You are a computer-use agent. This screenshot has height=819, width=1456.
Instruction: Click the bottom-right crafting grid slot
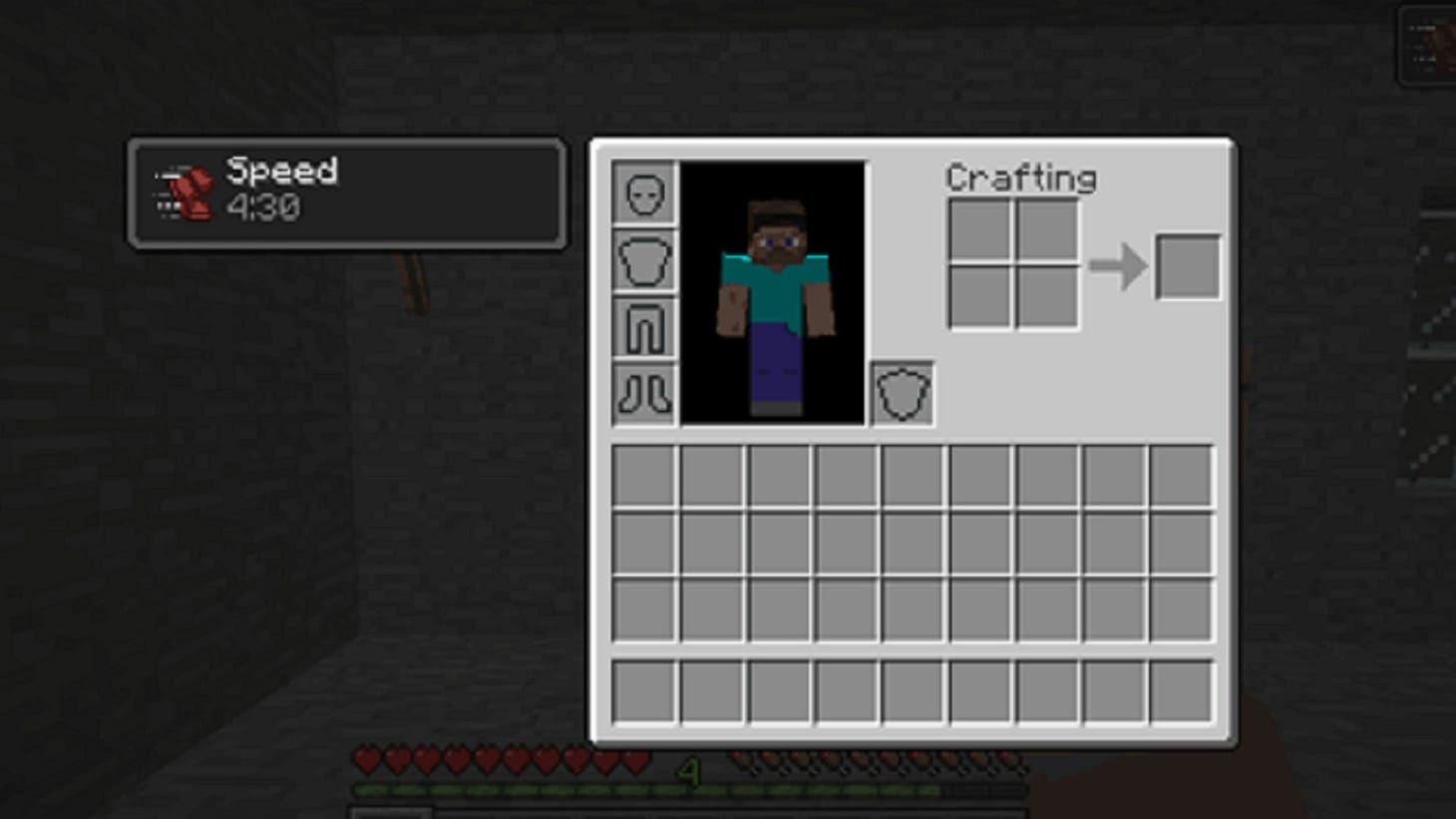point(1044,295)
